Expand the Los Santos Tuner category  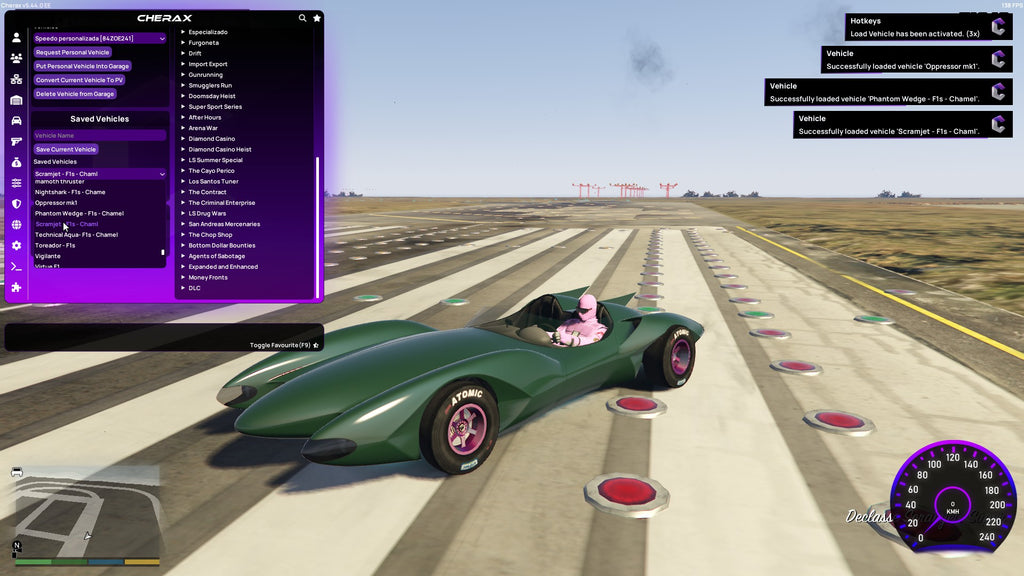coord(213,181)
